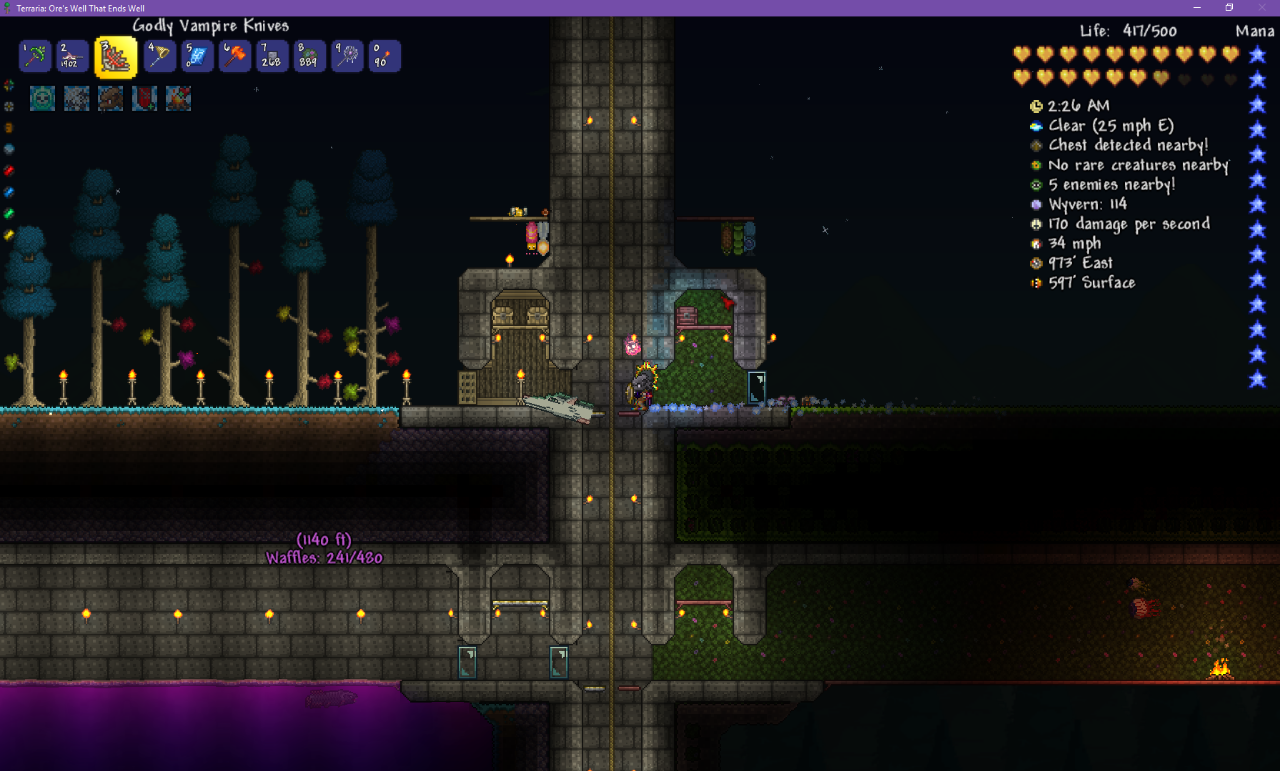Click the gray cobweb buff icon

[76, 98]
